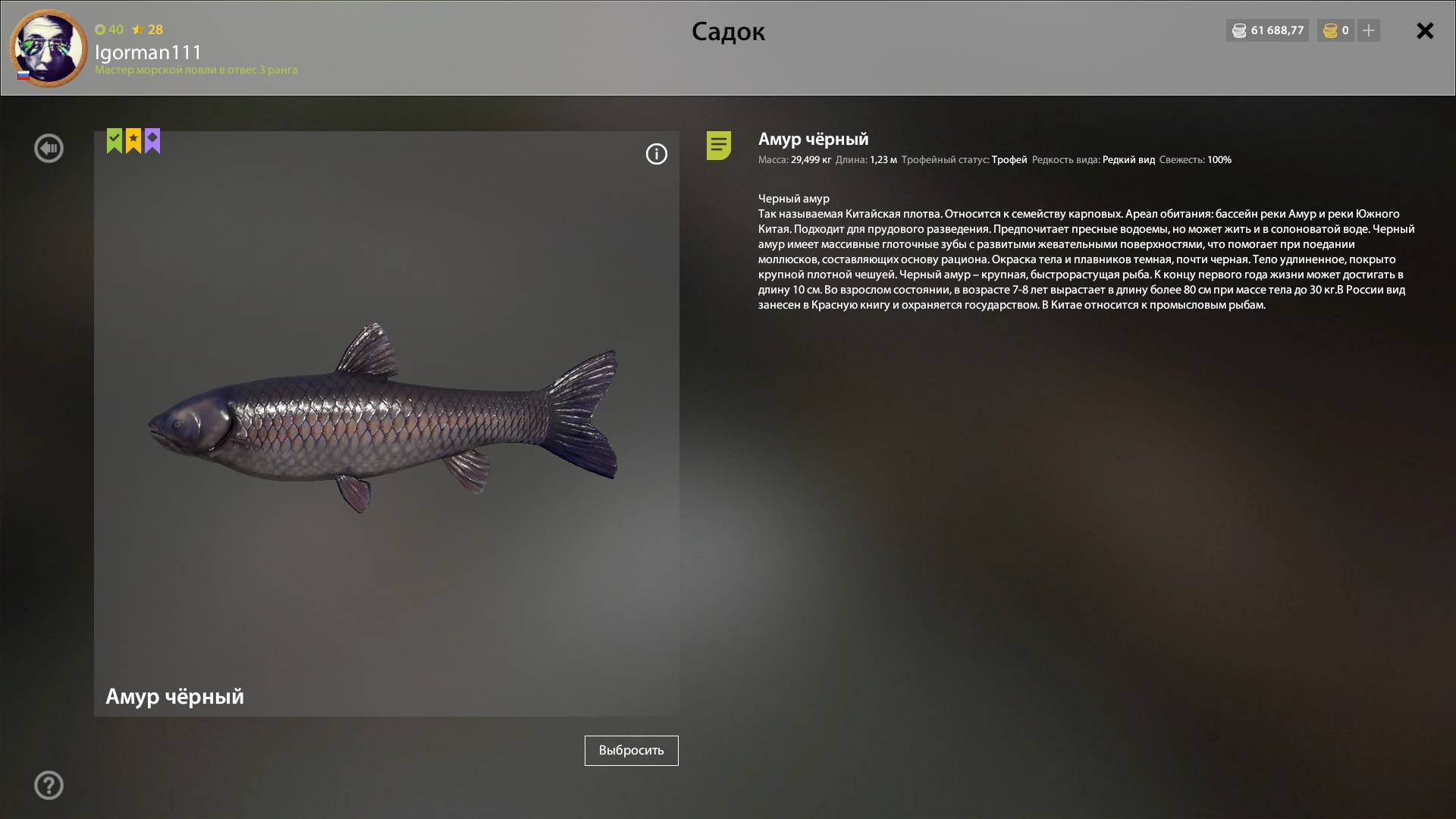Select the green checkmark ribbon badge
The image size is (1456, 819).
coord(115,141)
